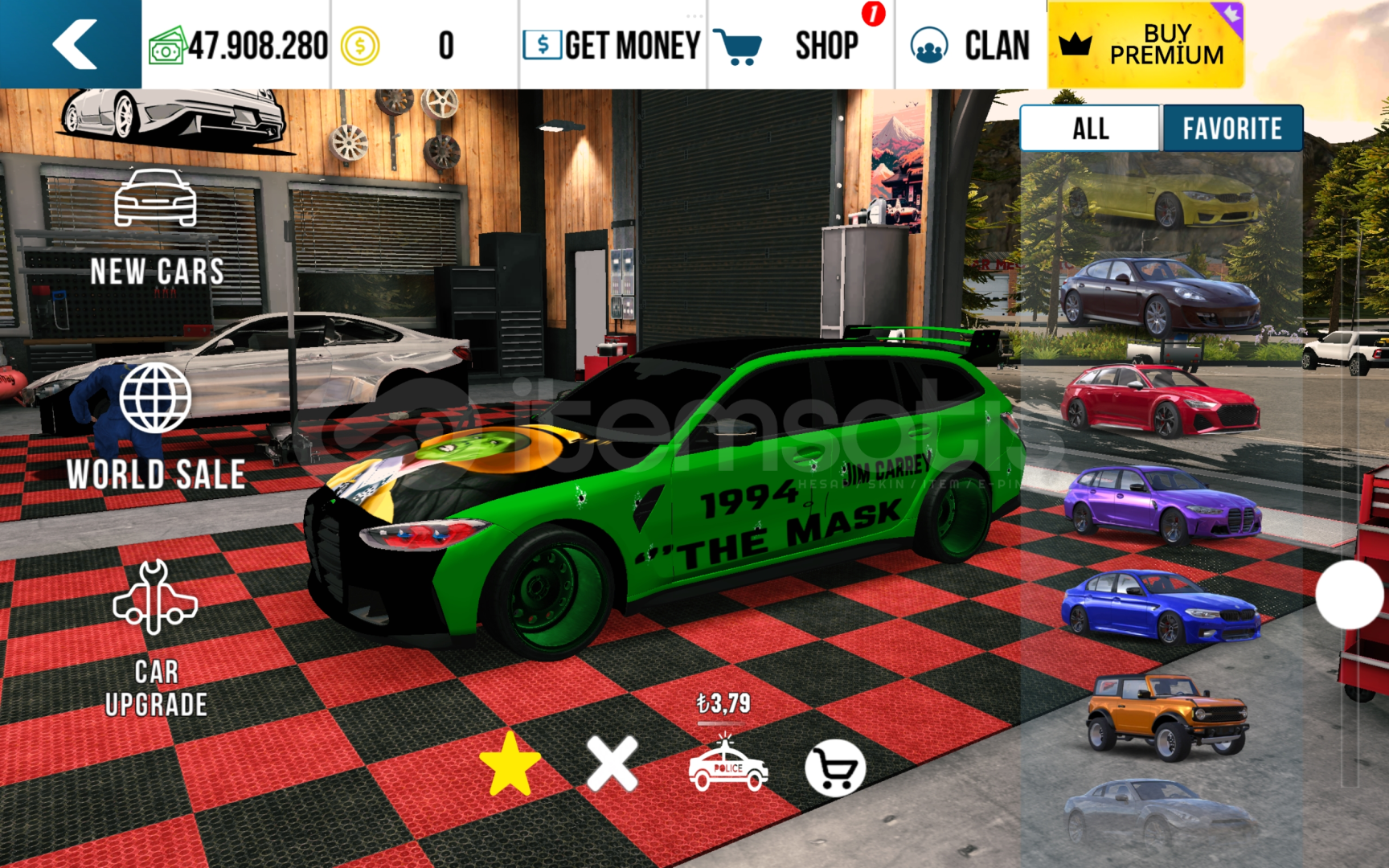Switch to the Favorite cars tab
This screenshot has width=1389, height=868.
[x=1231, y=129]
